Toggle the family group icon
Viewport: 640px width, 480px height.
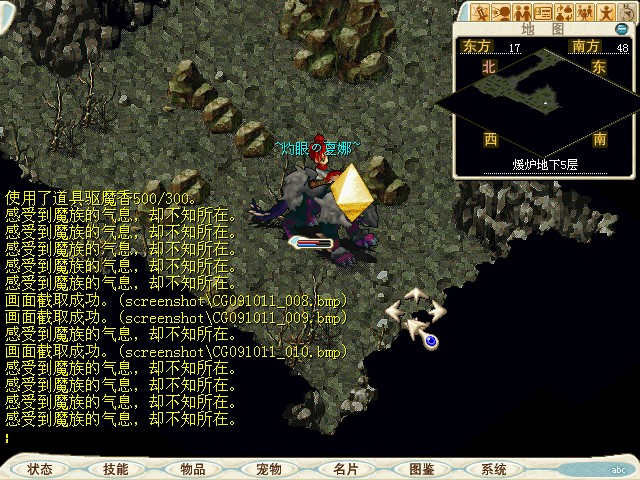tap(586, 13)
